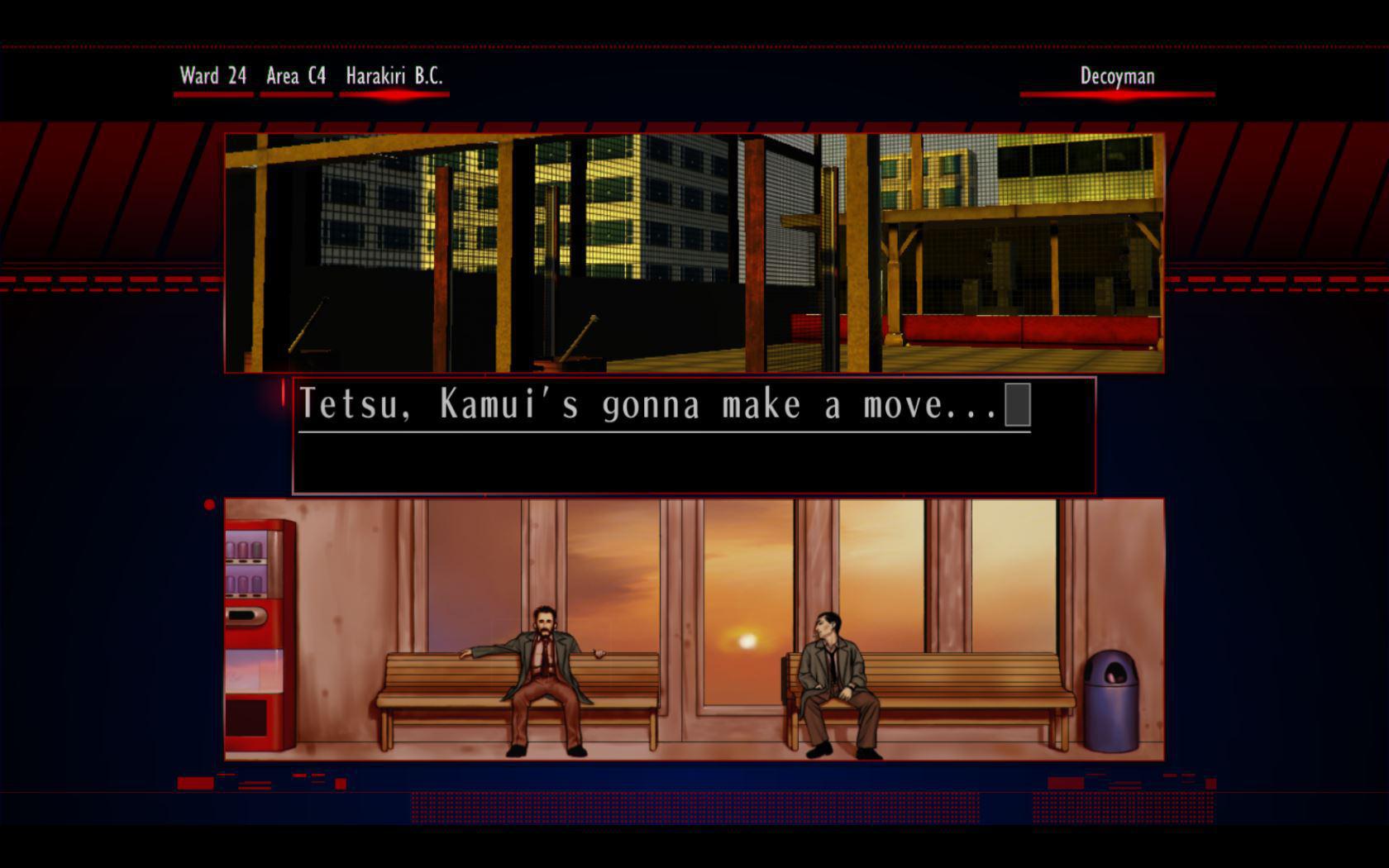Viewport: 1389px width, 868px height.
Task: Expand the dialogue text box
Action: (x=694, y=434)
